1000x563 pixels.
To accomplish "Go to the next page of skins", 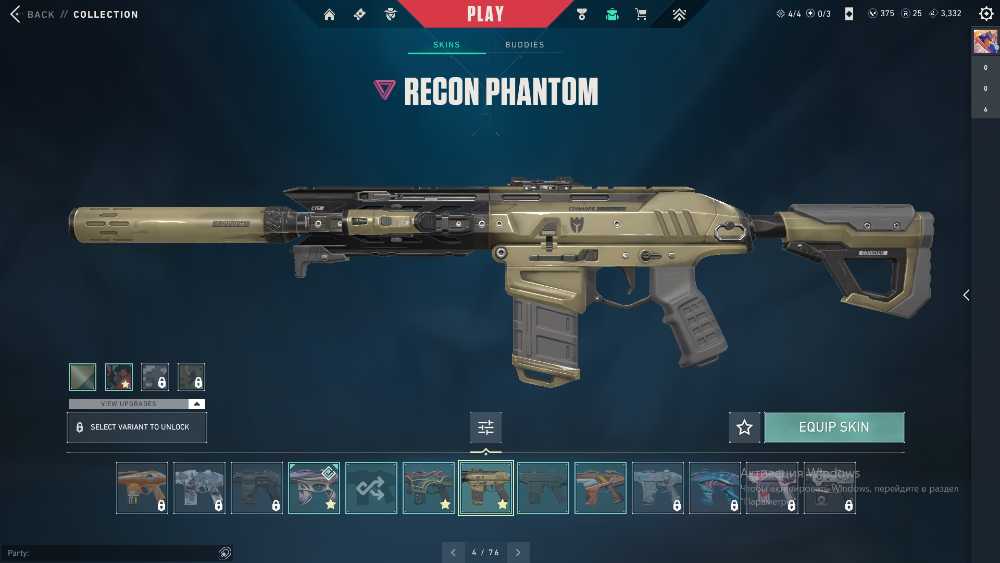I will click(x=518, y=552).
